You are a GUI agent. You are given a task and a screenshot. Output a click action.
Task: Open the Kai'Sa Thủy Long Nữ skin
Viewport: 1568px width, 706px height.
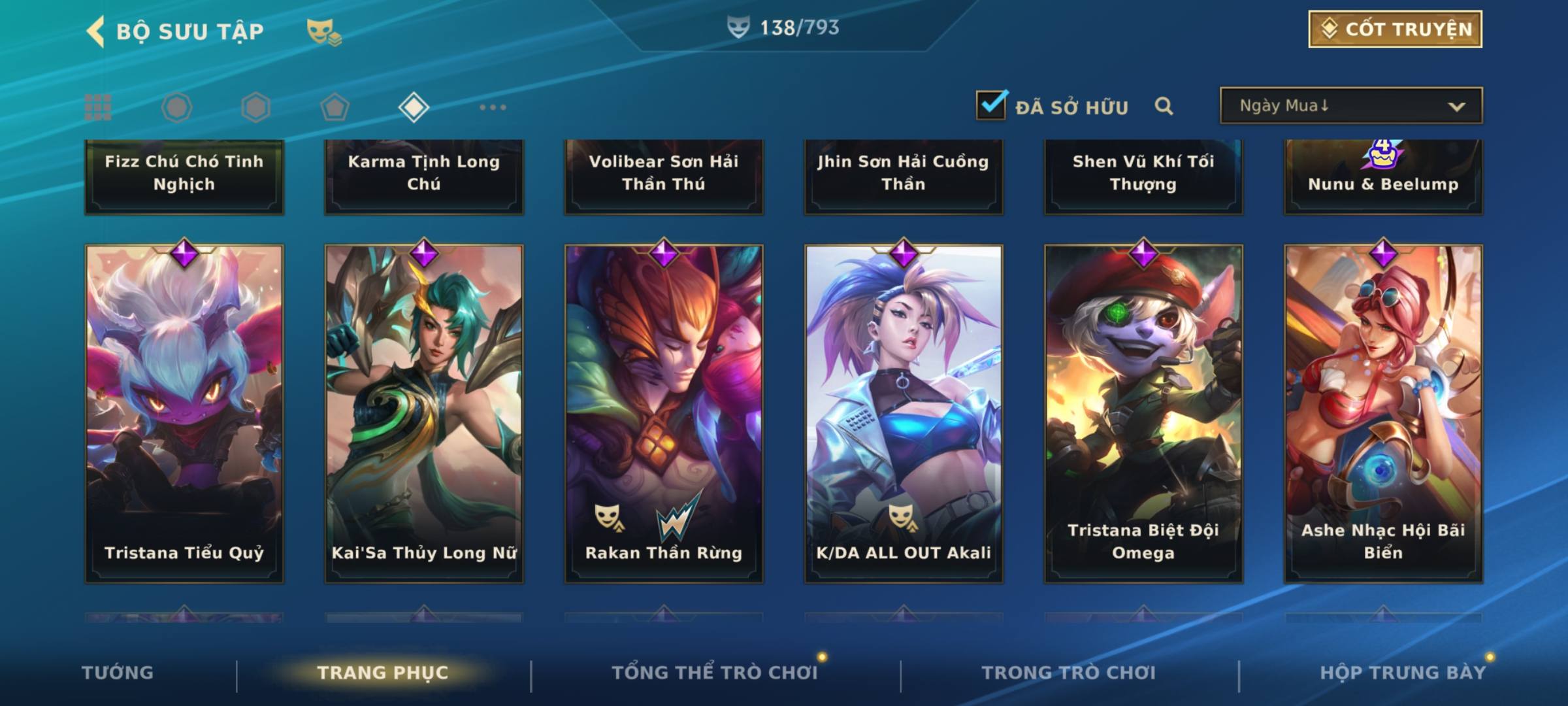(x=424, y=413)
